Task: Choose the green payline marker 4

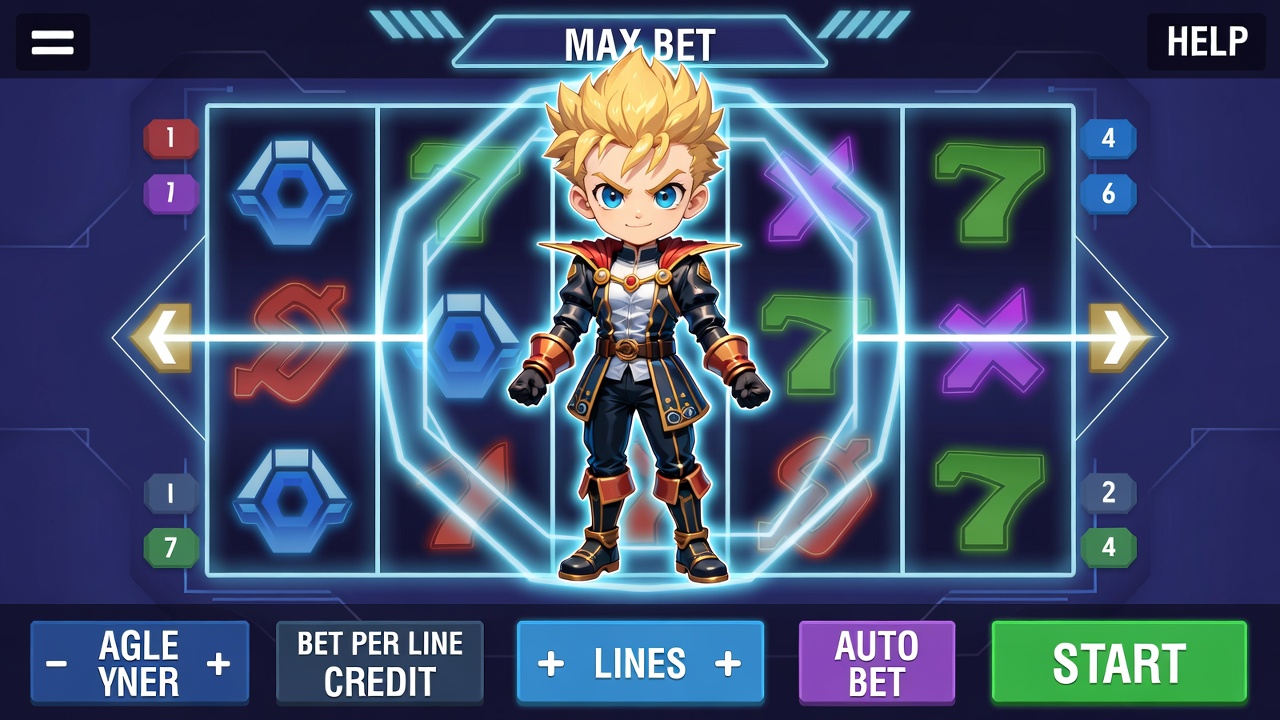Action: tap(1108, 547)
